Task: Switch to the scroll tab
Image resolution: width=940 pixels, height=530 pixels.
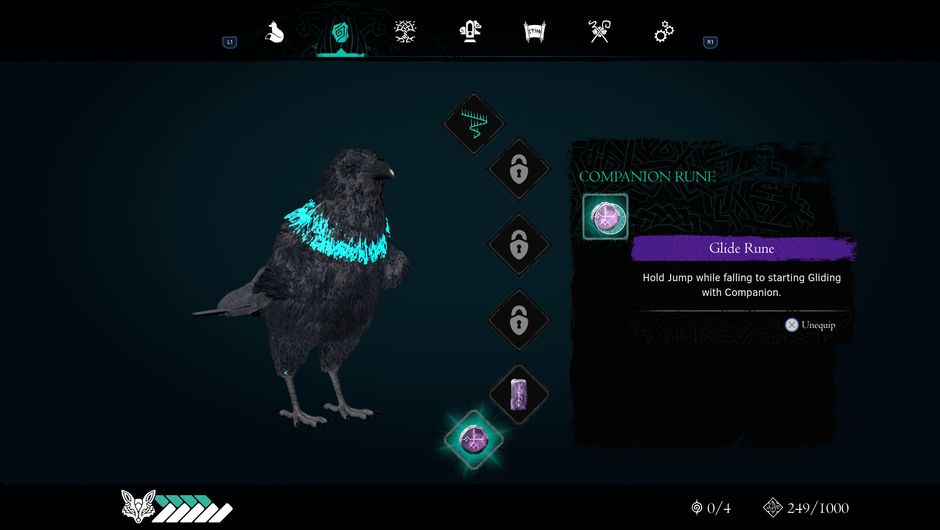Action: point(534,32)
